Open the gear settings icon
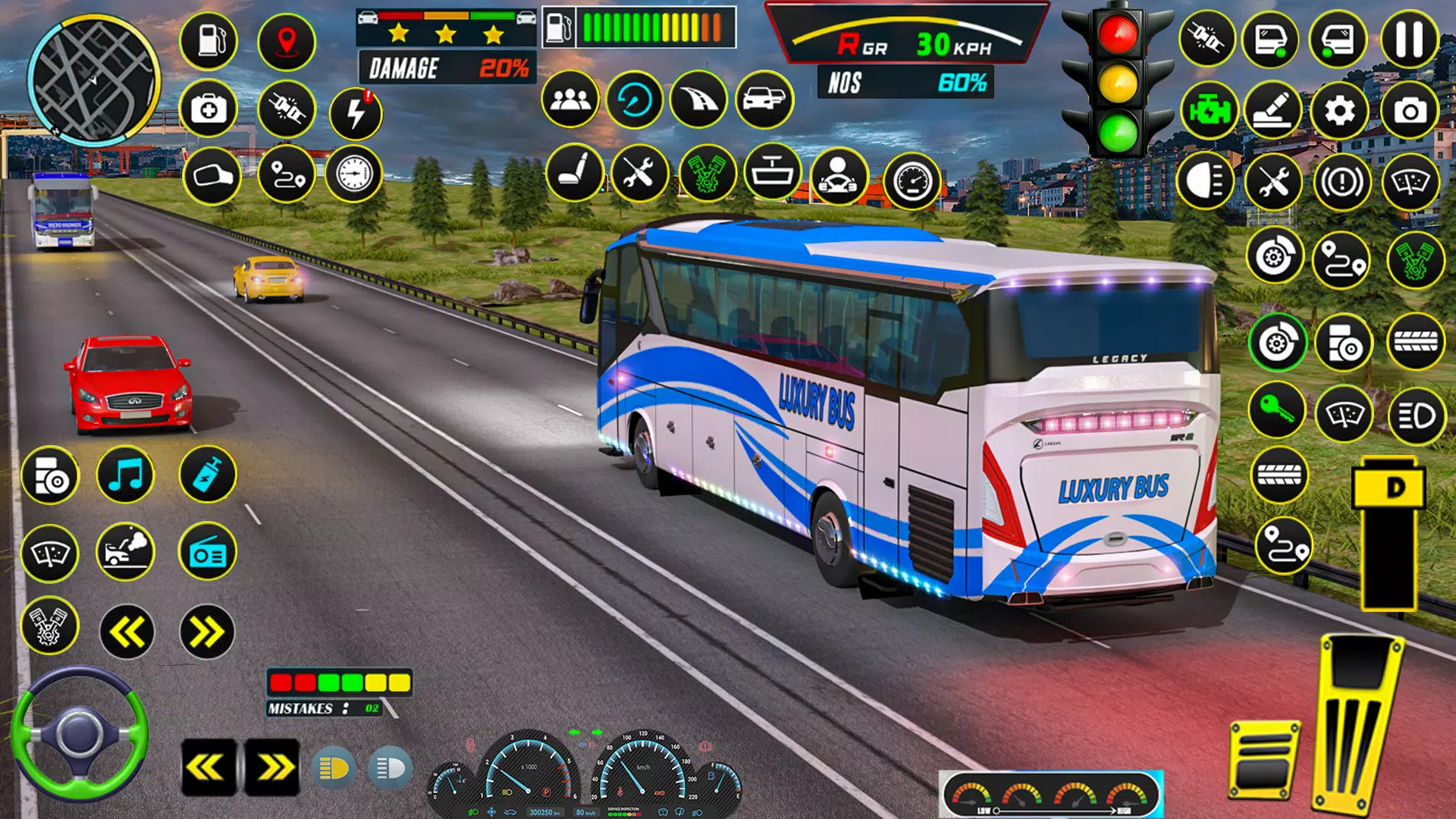 click(x=1340, y=111)
